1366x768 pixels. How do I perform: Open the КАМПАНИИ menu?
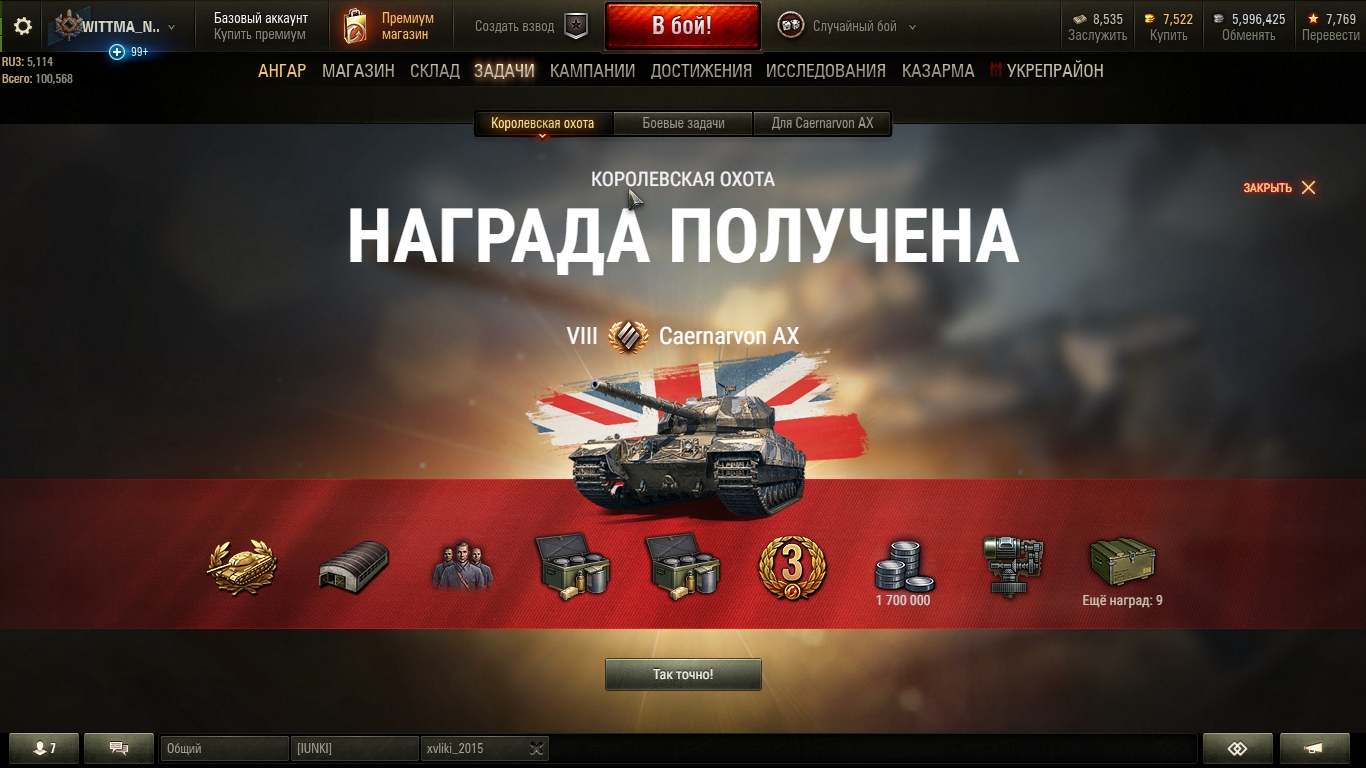tap(592, 71)
